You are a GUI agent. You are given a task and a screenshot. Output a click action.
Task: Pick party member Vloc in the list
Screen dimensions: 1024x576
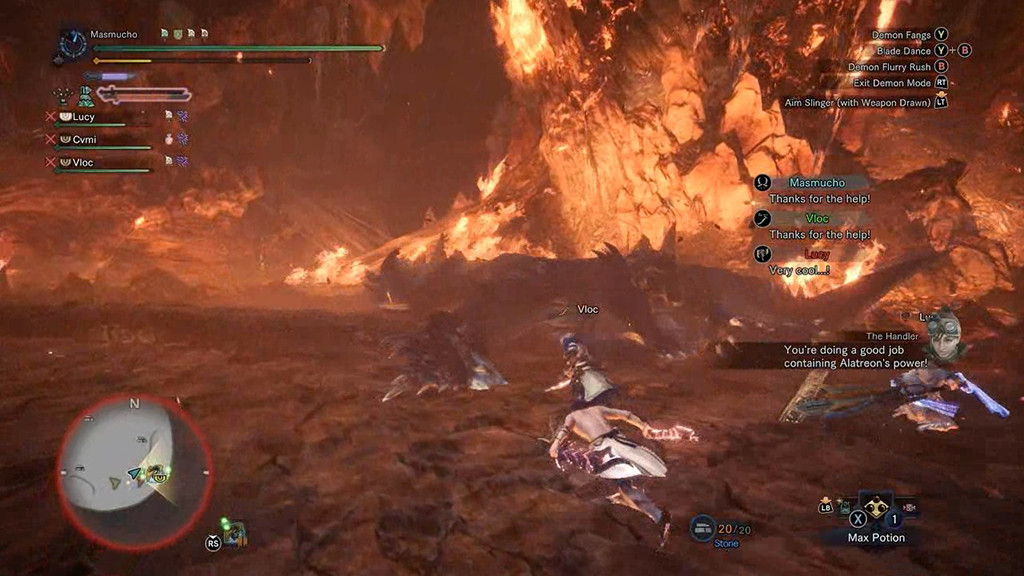point(83,162)
